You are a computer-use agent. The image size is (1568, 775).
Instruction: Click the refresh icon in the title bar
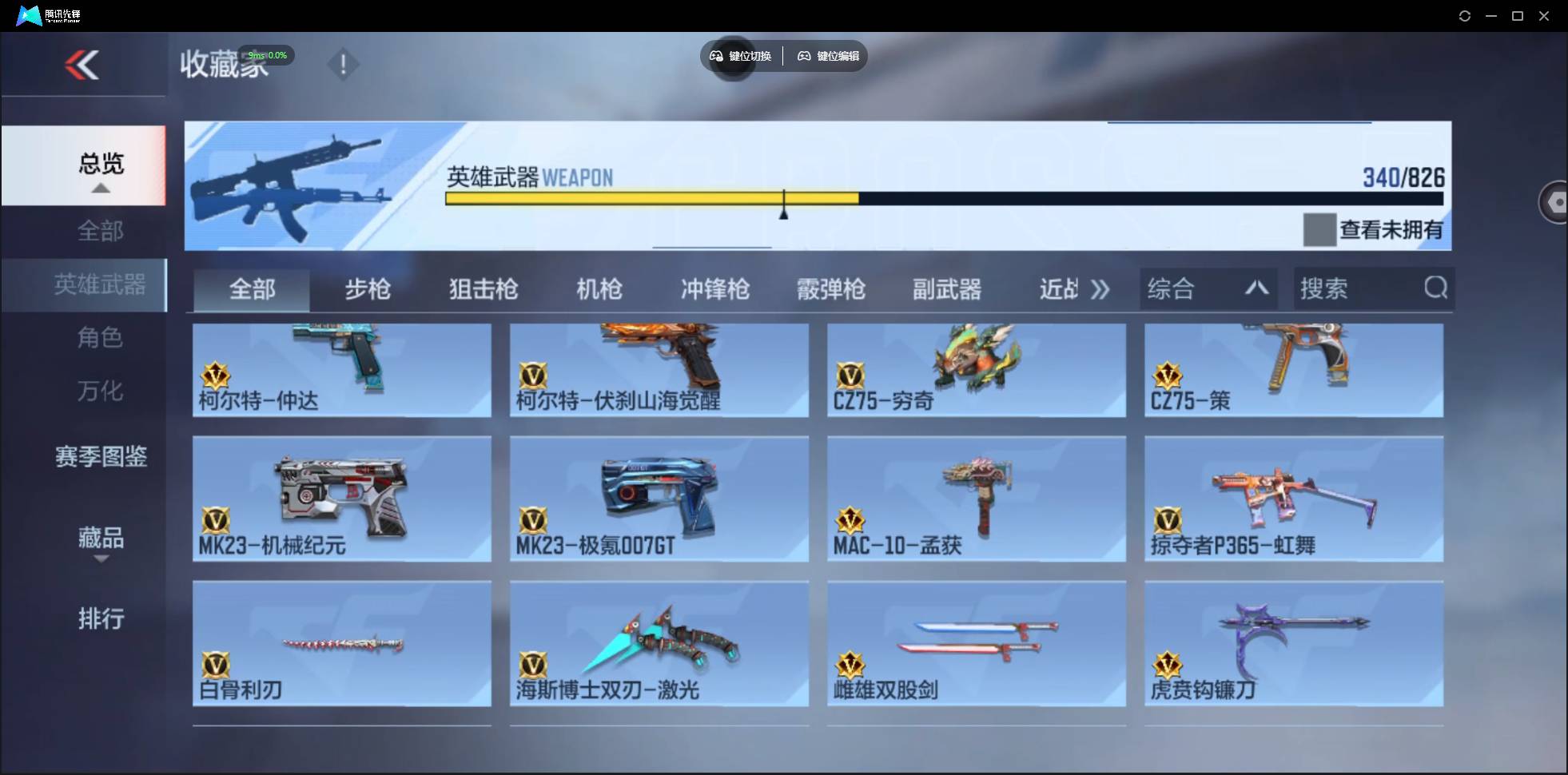coord(1466,15)
